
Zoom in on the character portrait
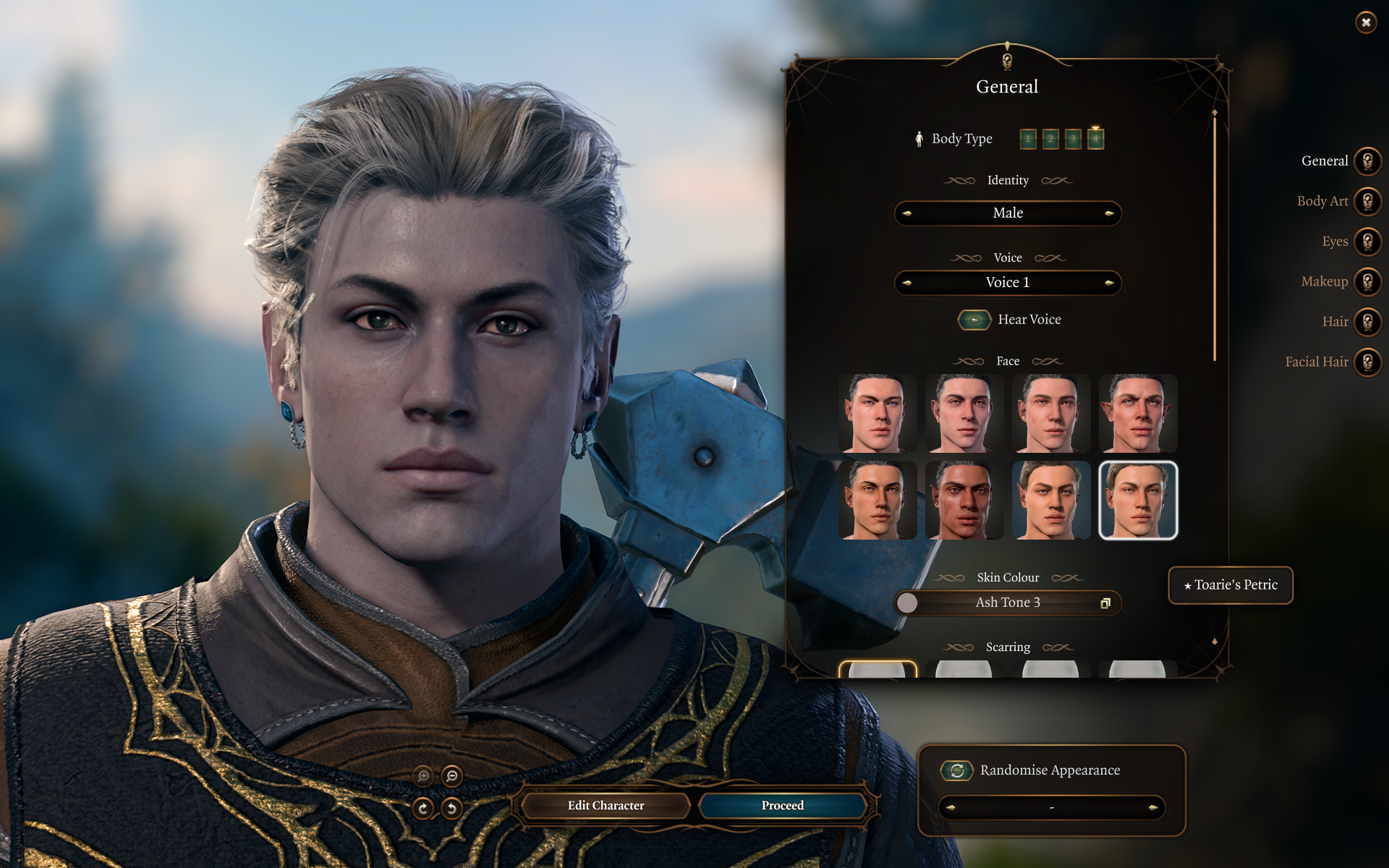pyautogui.click(x=424, y=776)
